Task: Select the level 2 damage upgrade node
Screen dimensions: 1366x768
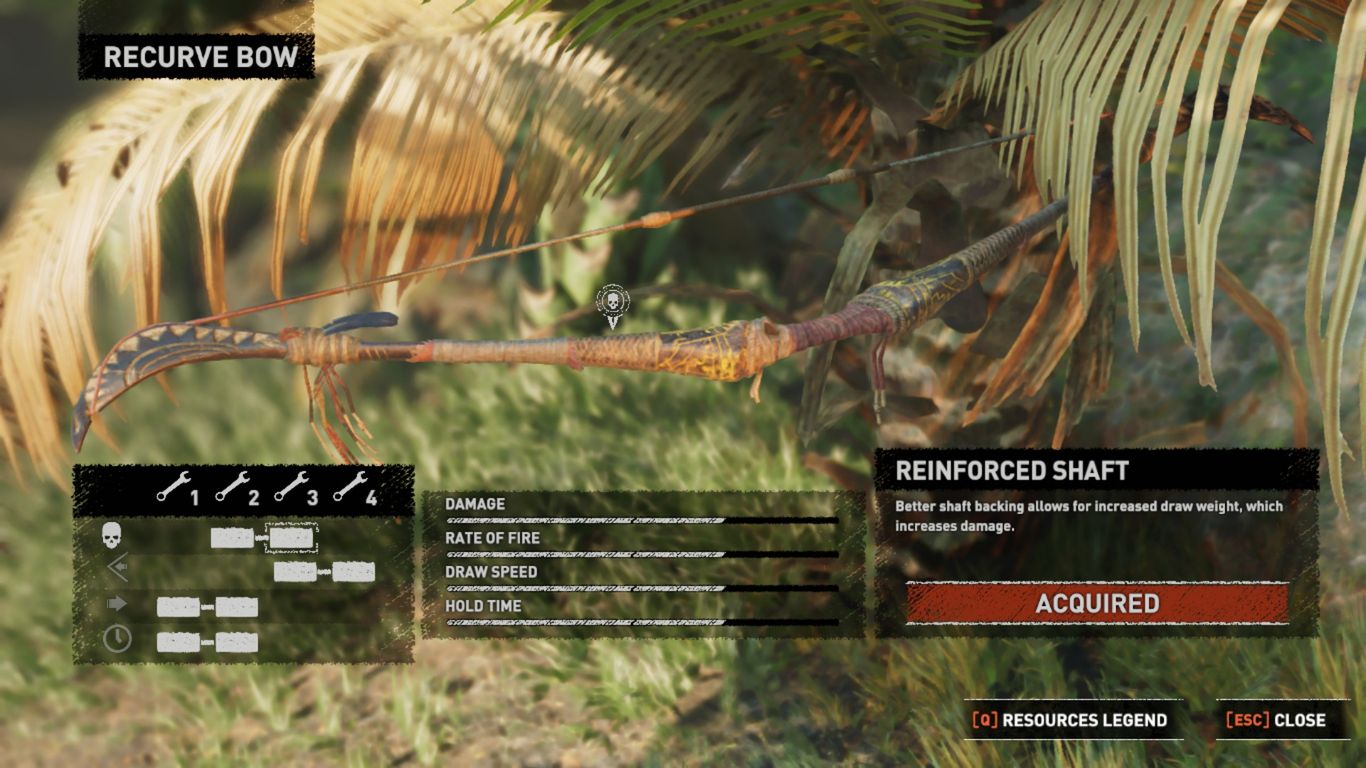Action: coord(232,538)
